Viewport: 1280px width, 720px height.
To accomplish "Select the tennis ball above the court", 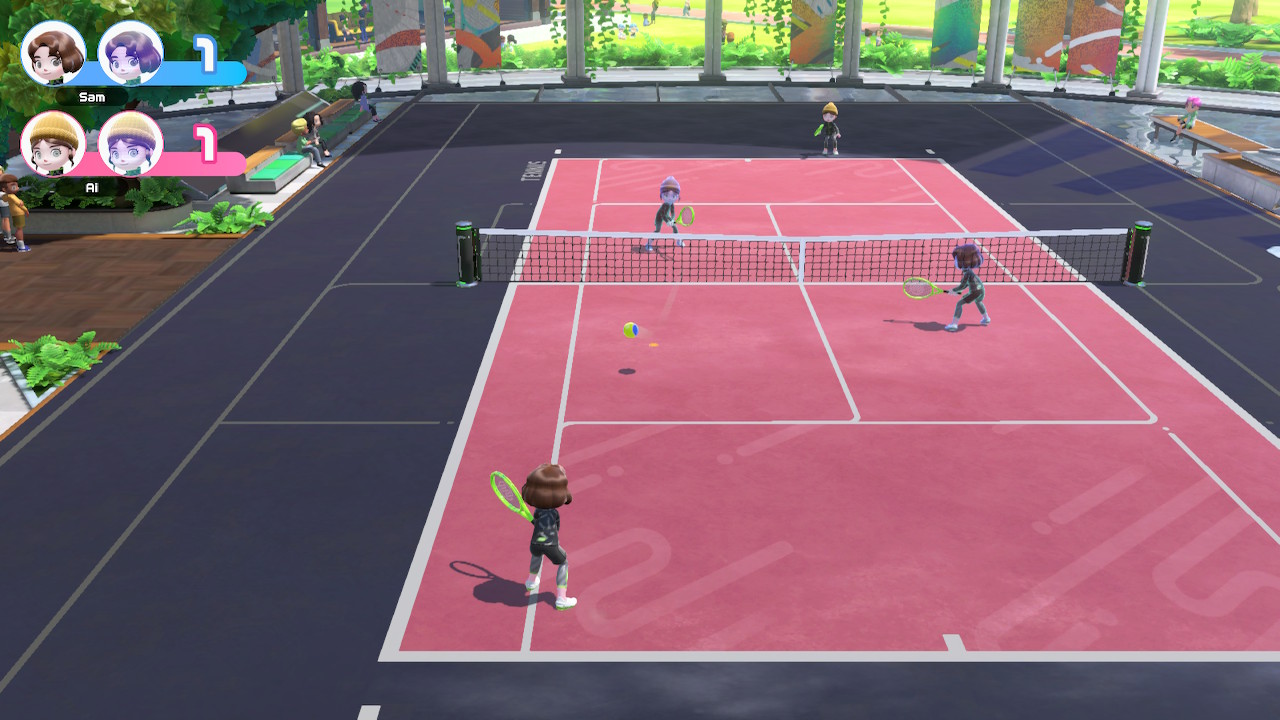I will [632, 330].
